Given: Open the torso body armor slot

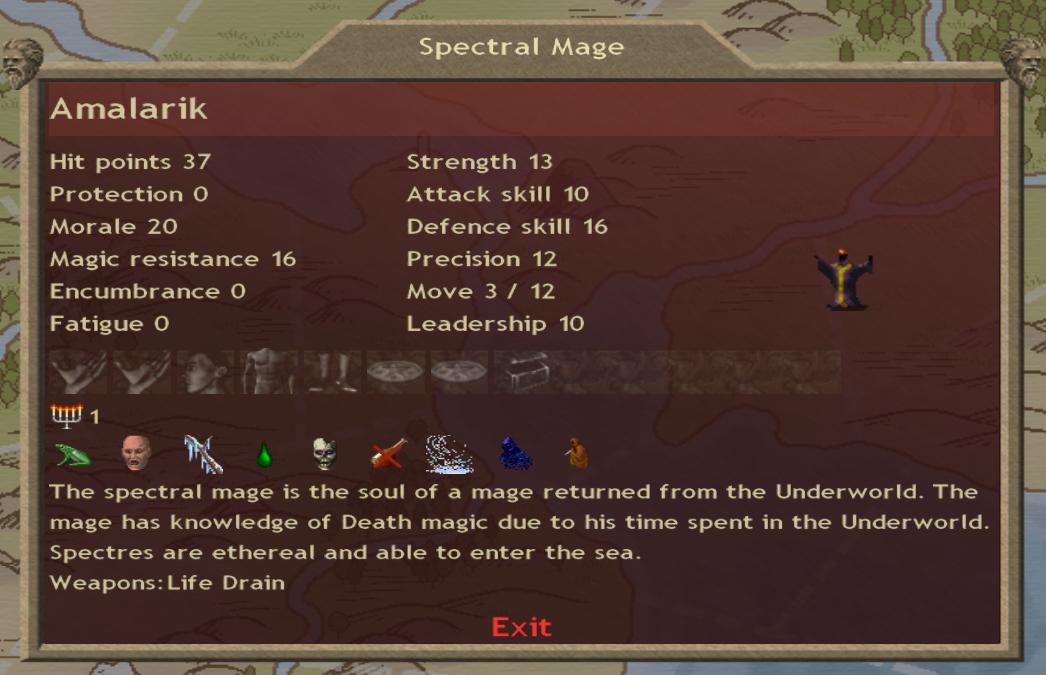Looking at the screenshot, I should pos(270,371).
